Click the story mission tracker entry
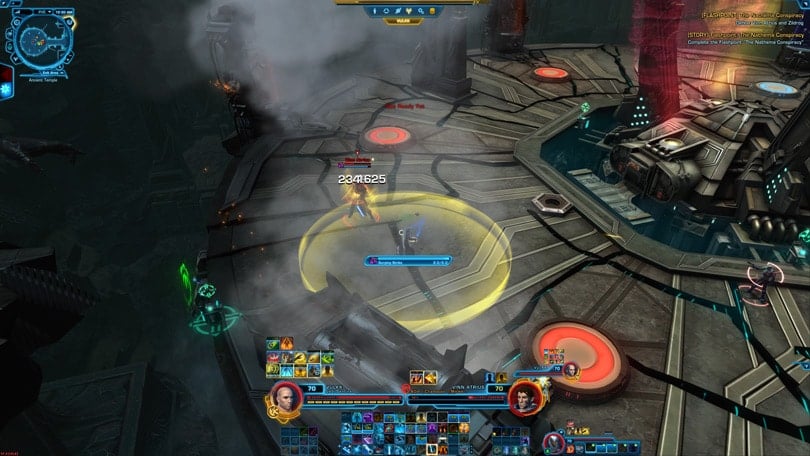The image size is (810, 456). pos(744,35)
